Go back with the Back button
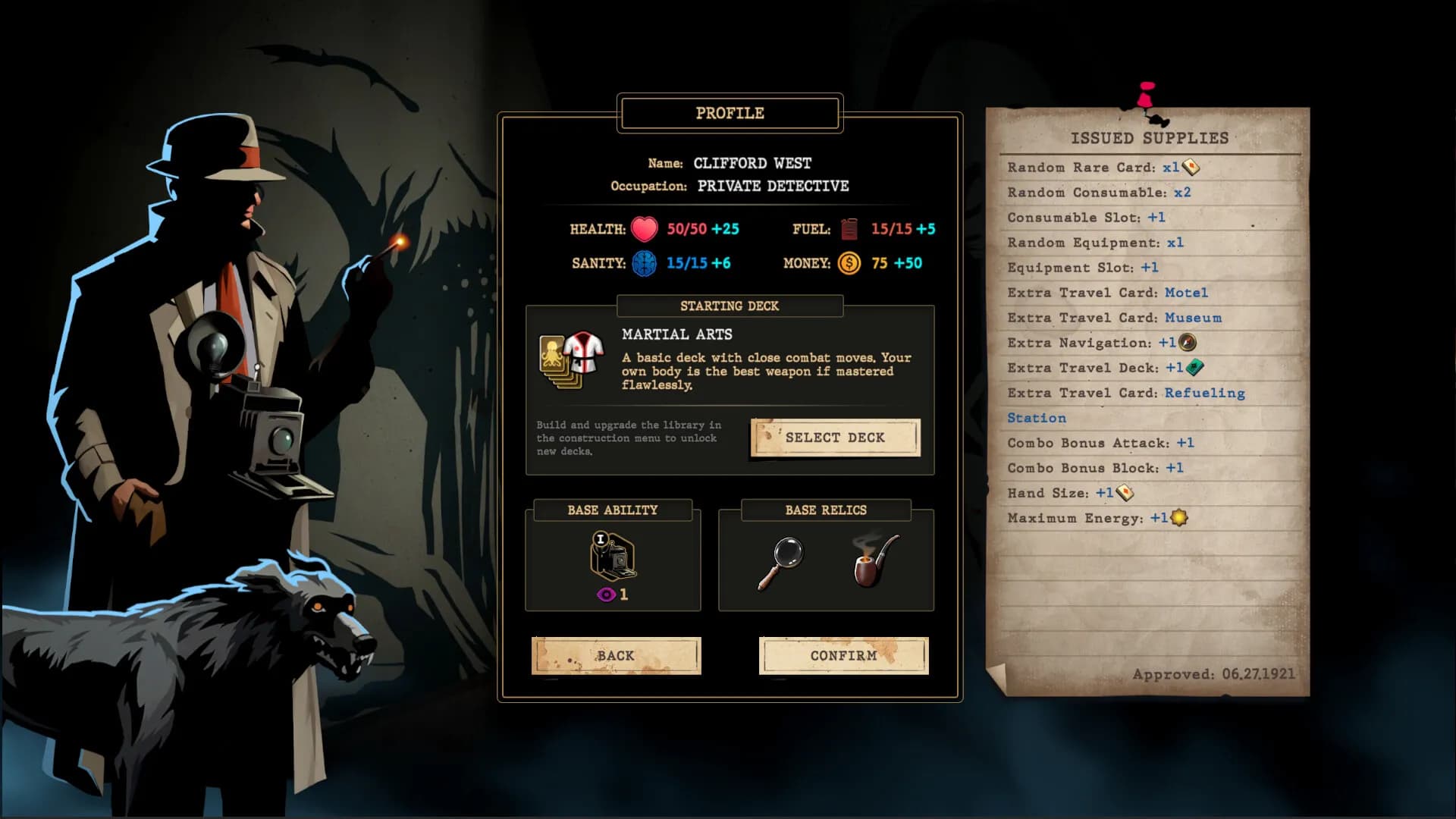The width and height of the screenshot is (1456, 819). pos(616,656)
